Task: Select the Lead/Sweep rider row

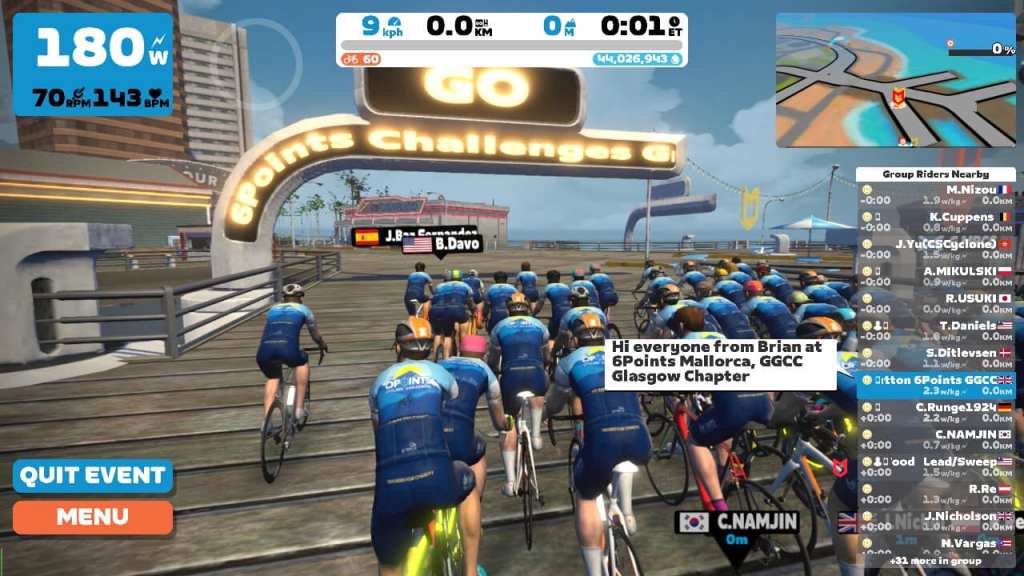Action: click(x=936, y=466)
